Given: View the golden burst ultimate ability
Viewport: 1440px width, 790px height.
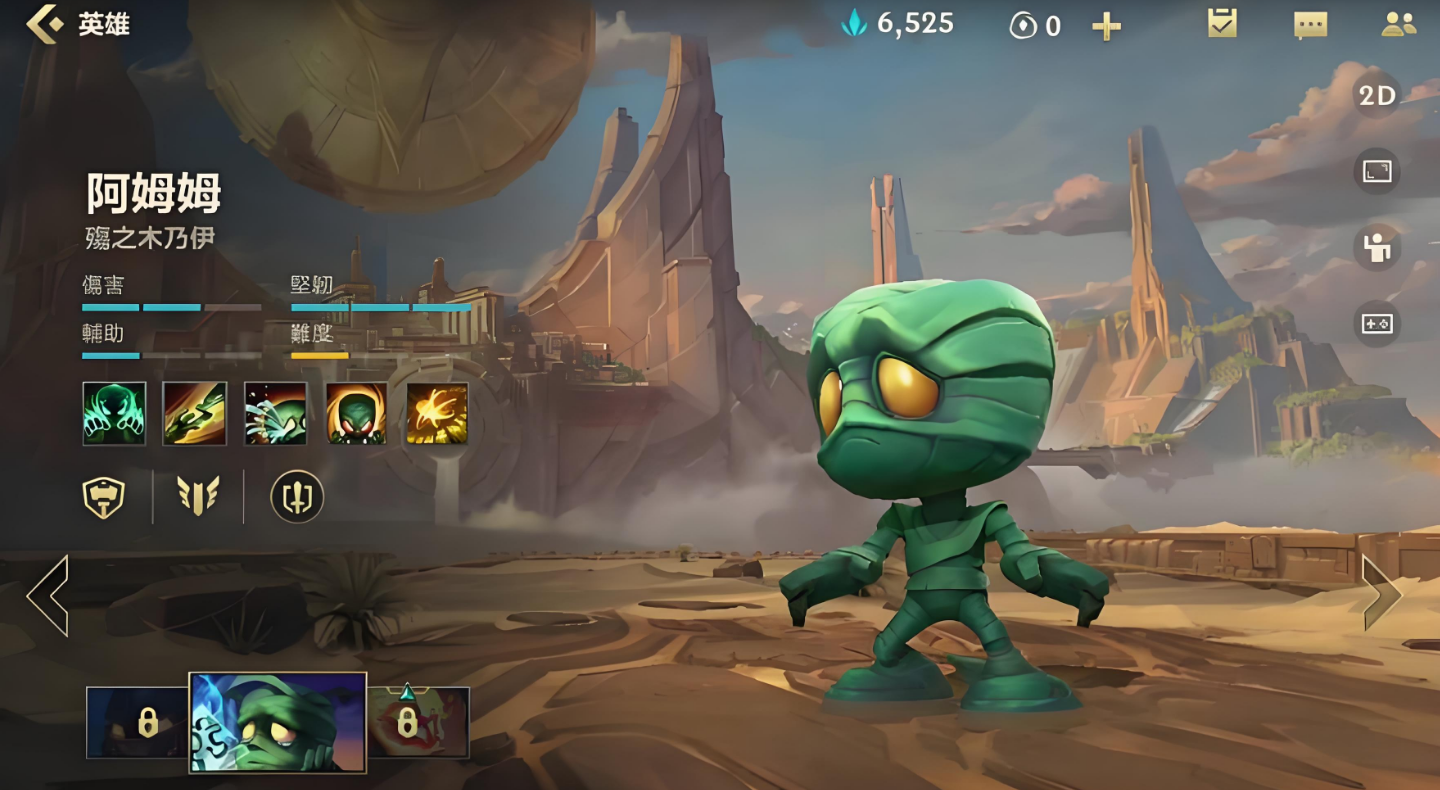Looking at the screenshot, I should [x=437, y=413].
